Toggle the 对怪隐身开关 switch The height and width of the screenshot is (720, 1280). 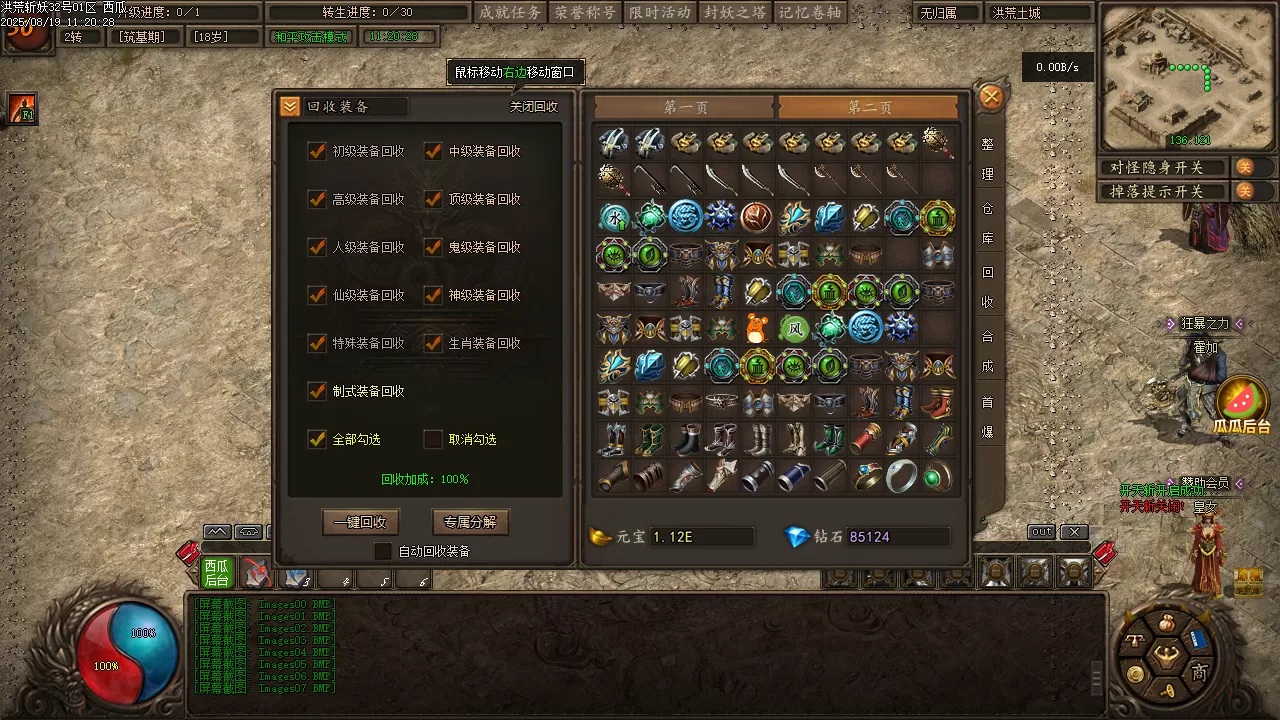(1245, 167)
